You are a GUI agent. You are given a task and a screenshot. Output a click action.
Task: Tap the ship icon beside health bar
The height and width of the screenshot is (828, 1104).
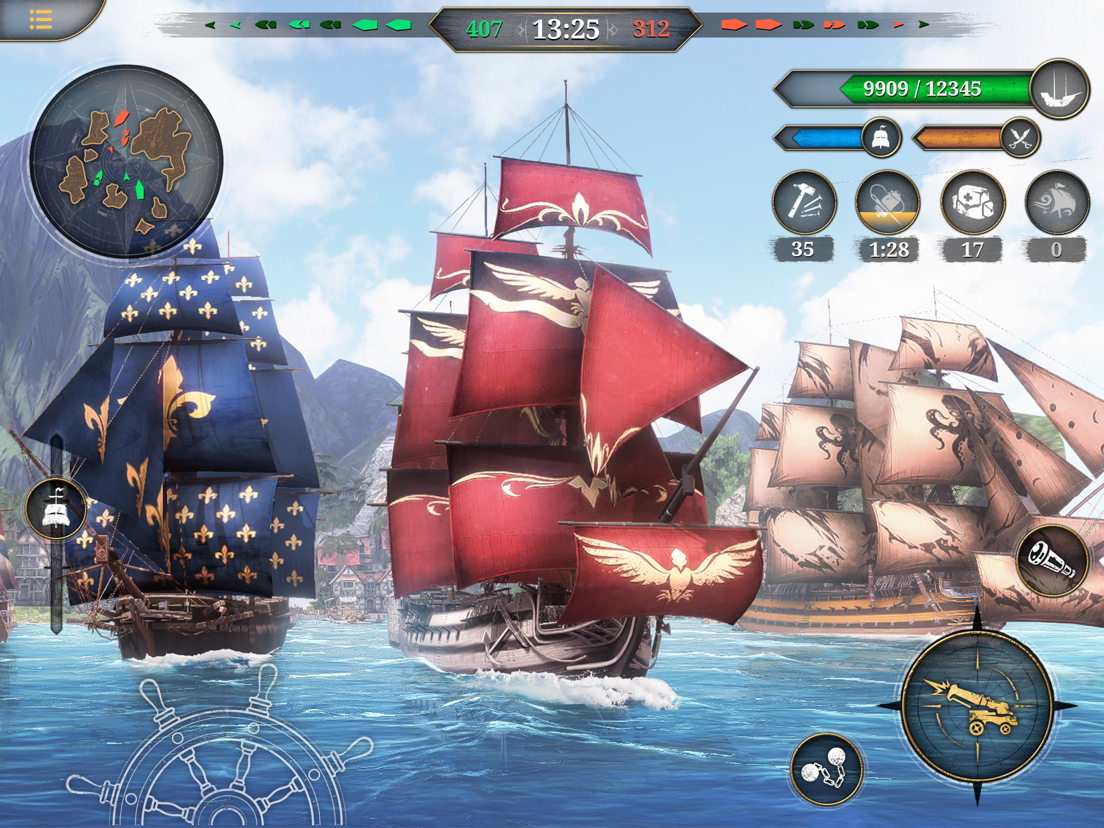pyautogui.click(x=1059, y=90)
